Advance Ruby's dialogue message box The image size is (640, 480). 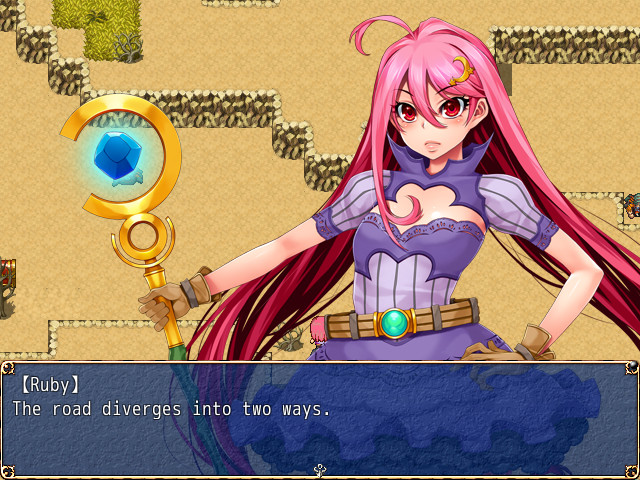tap(320, 418)
